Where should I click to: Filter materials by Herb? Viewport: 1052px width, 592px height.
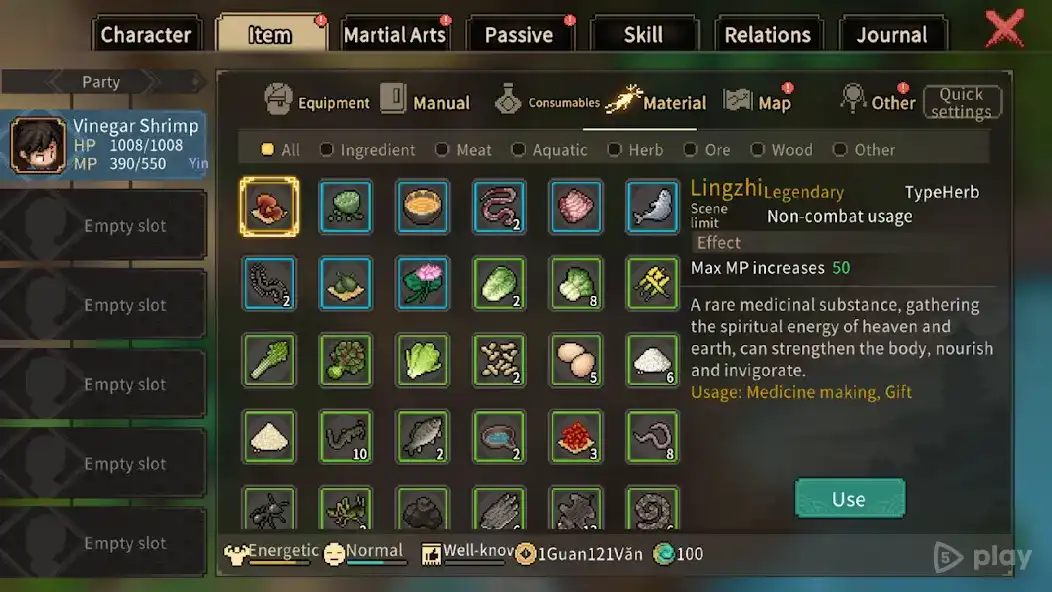tap(636, 150)
